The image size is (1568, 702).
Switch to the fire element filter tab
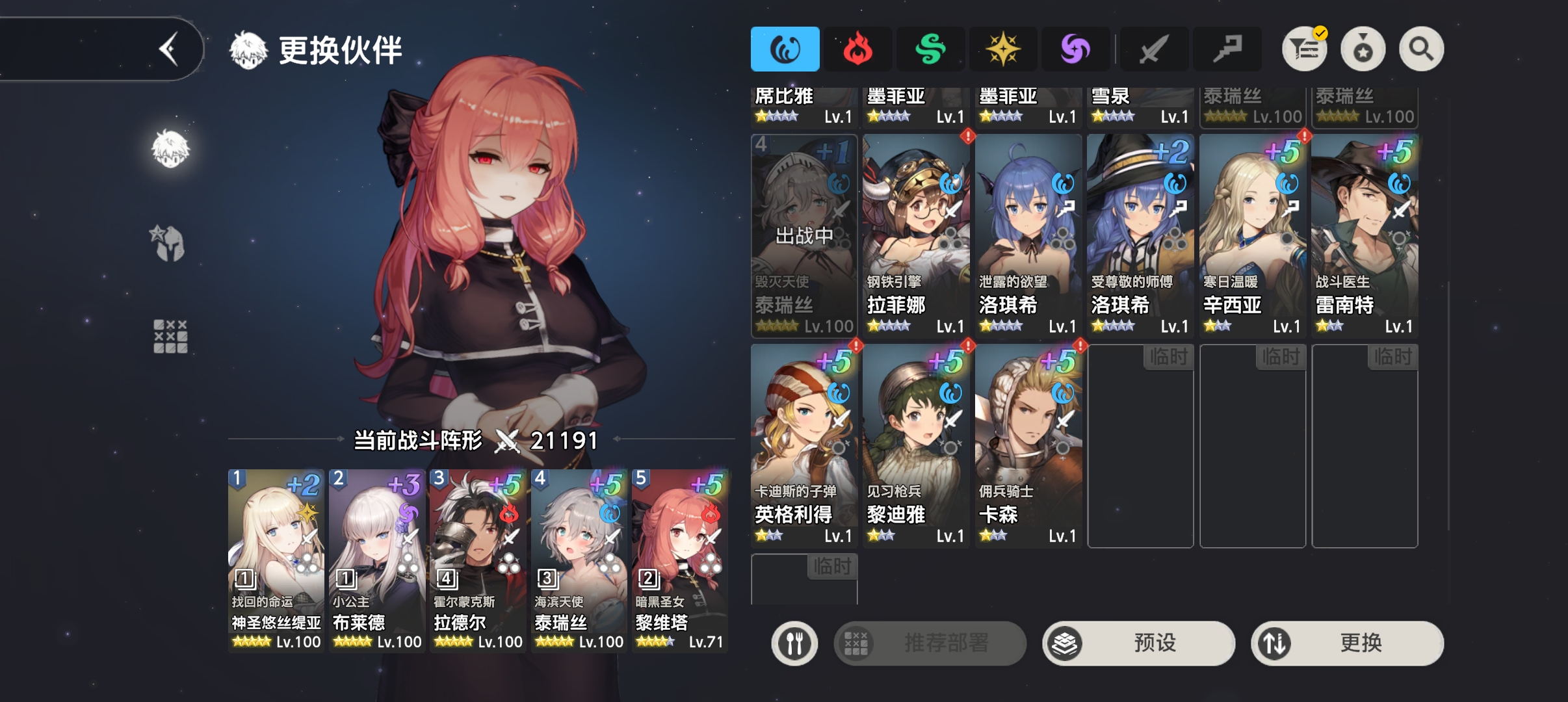858,48
